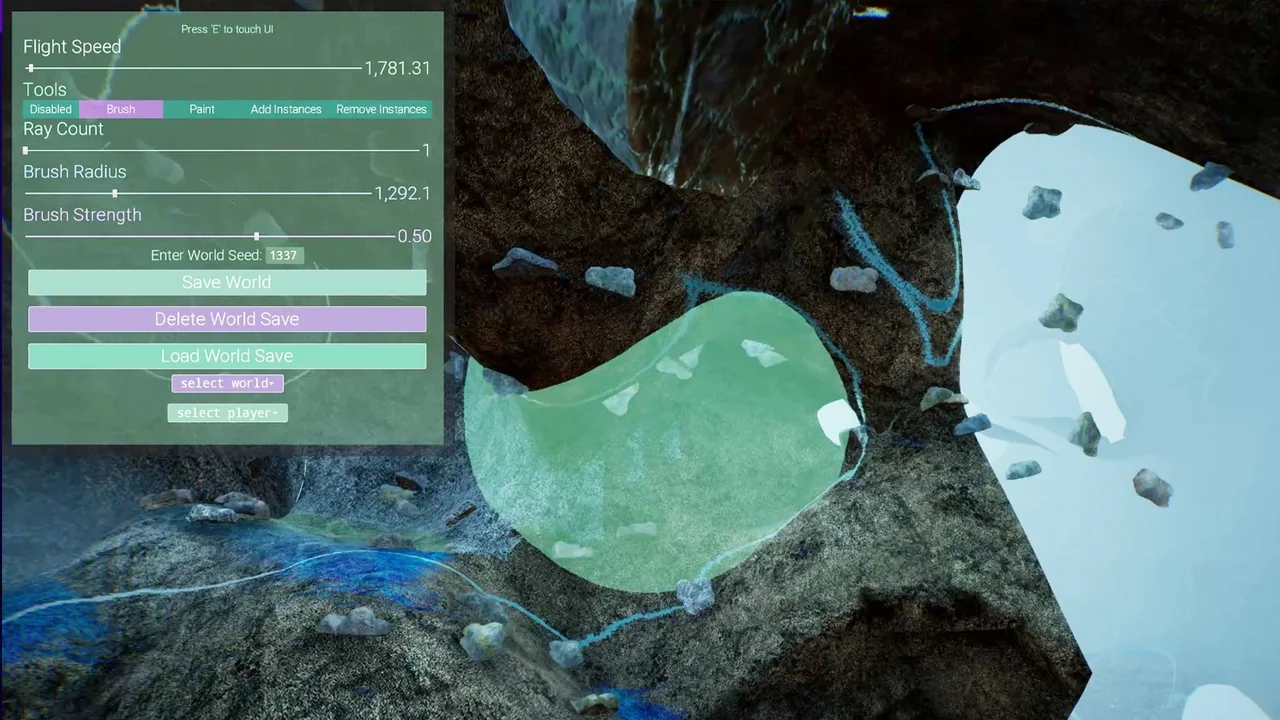1280x720 pixels.
Task: Open the select player dropdown
Action: pyautogui.click(x=227, y=413)
